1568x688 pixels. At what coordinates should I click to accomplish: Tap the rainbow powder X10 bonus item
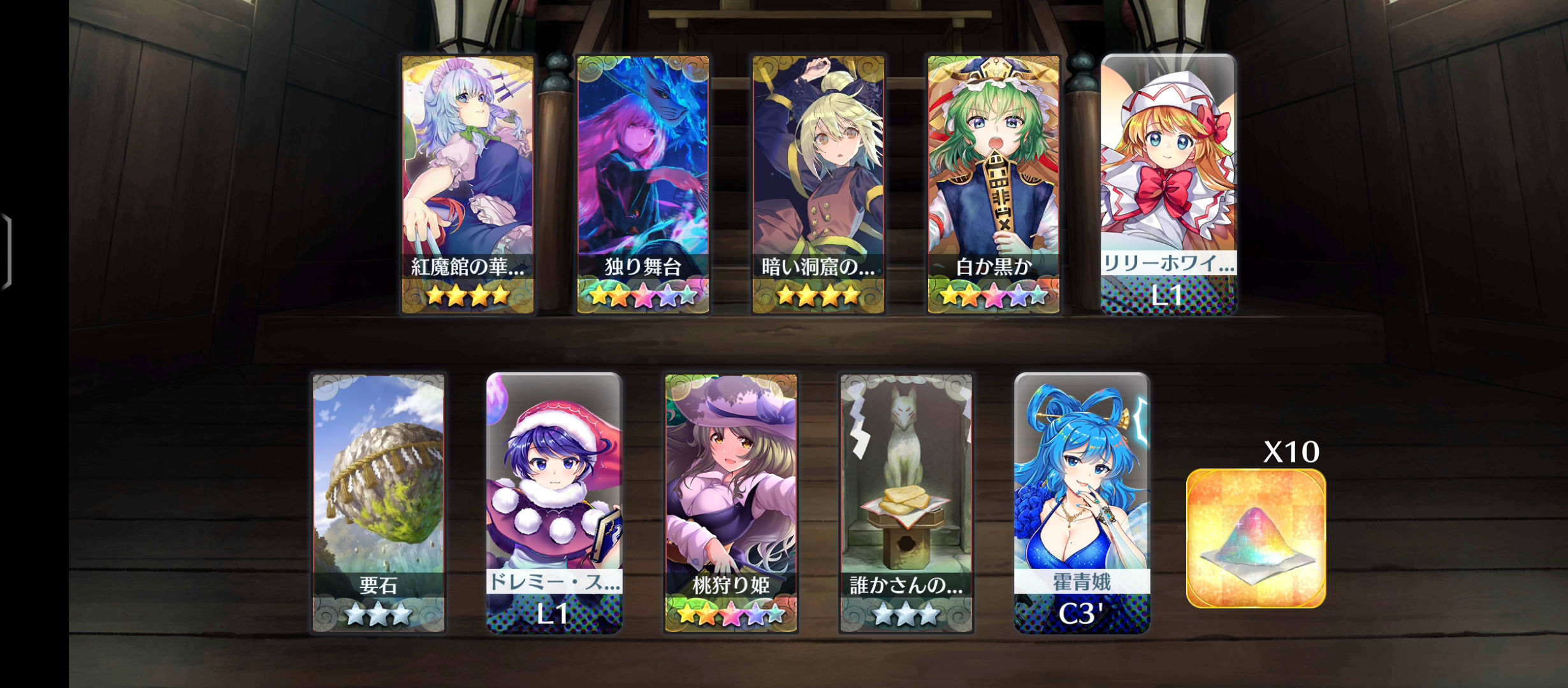click(1256, 538)
